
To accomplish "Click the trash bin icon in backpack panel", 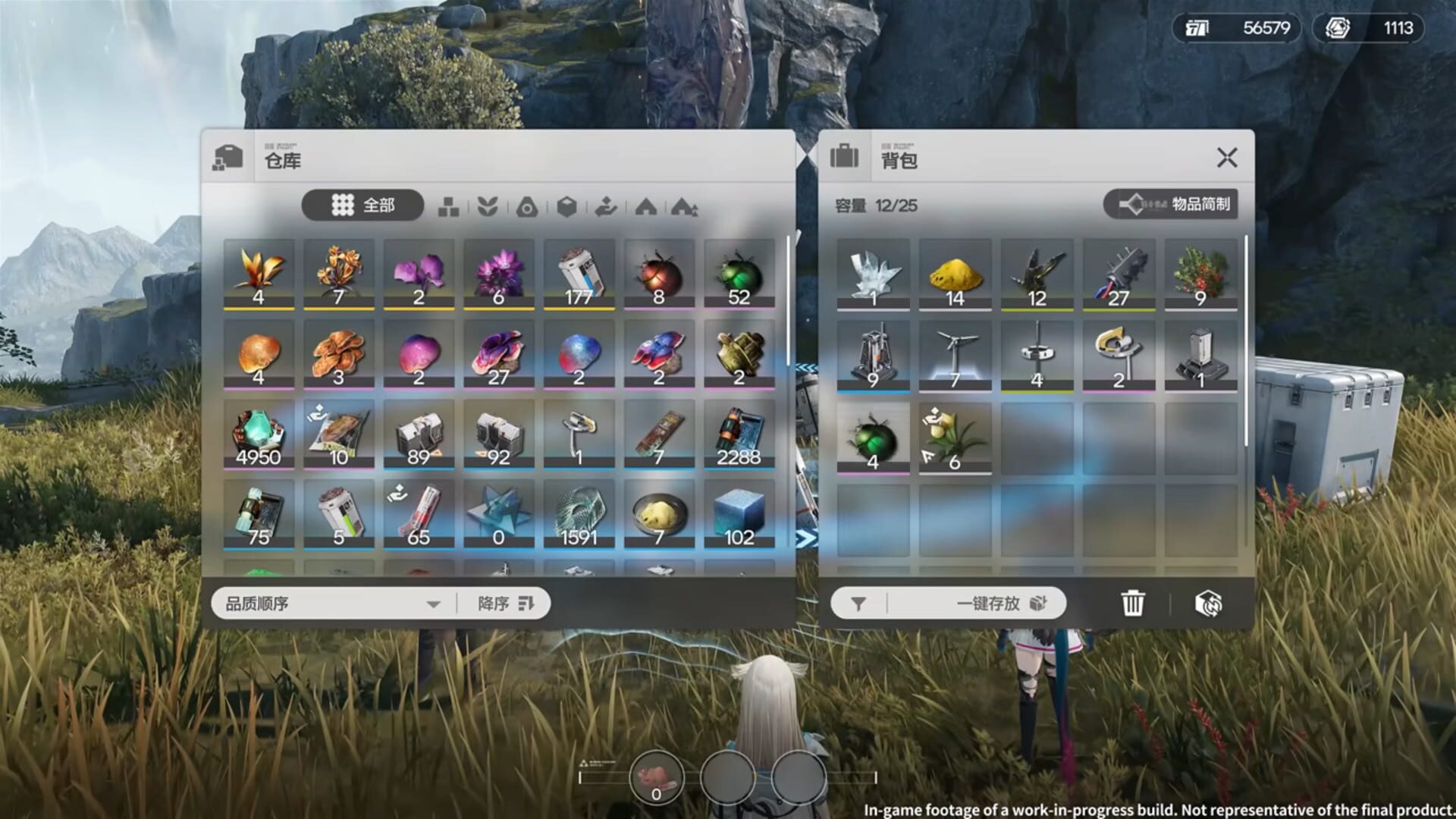I will pos(1131,602).
